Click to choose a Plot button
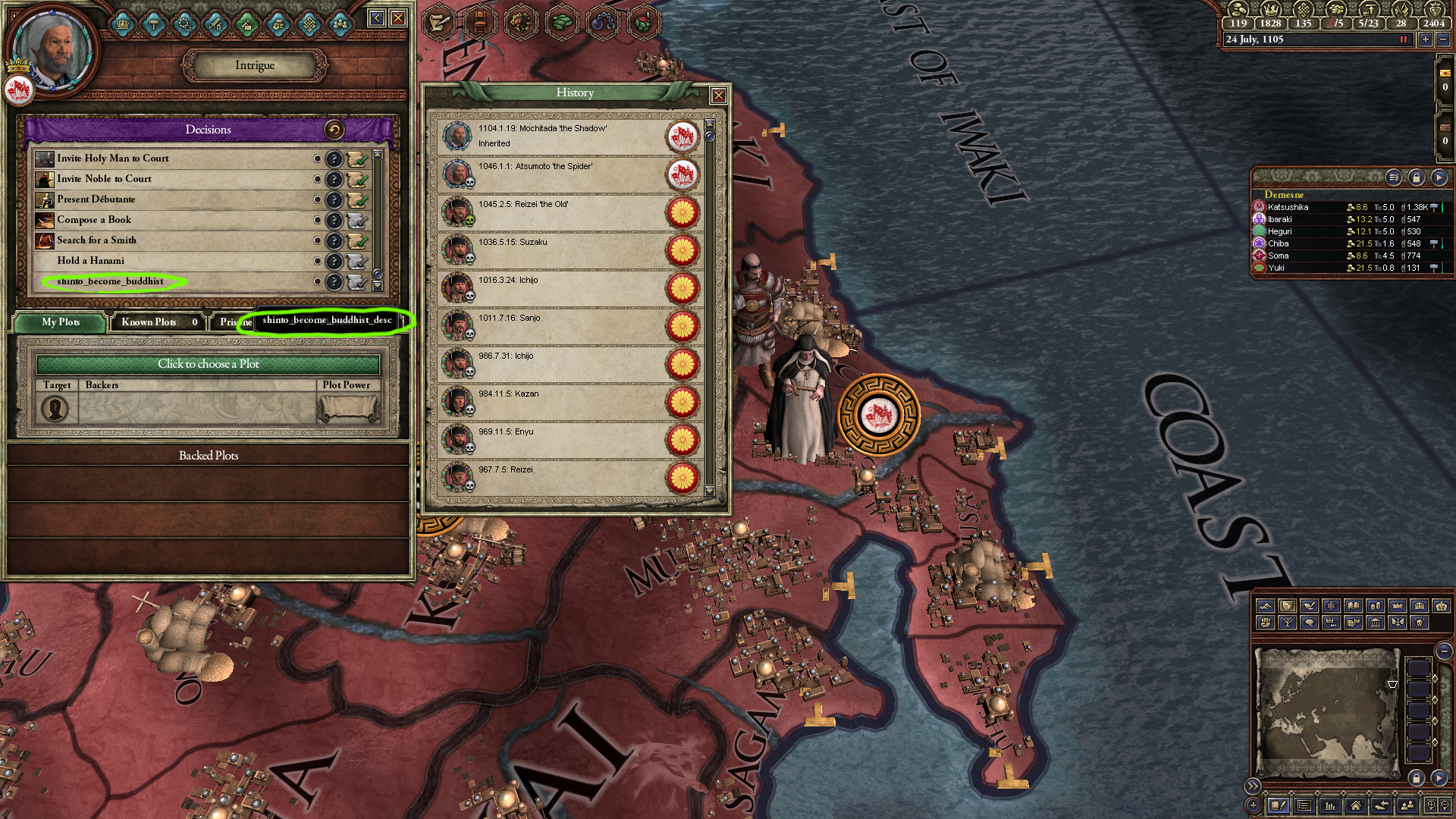 tap(208, 364)
